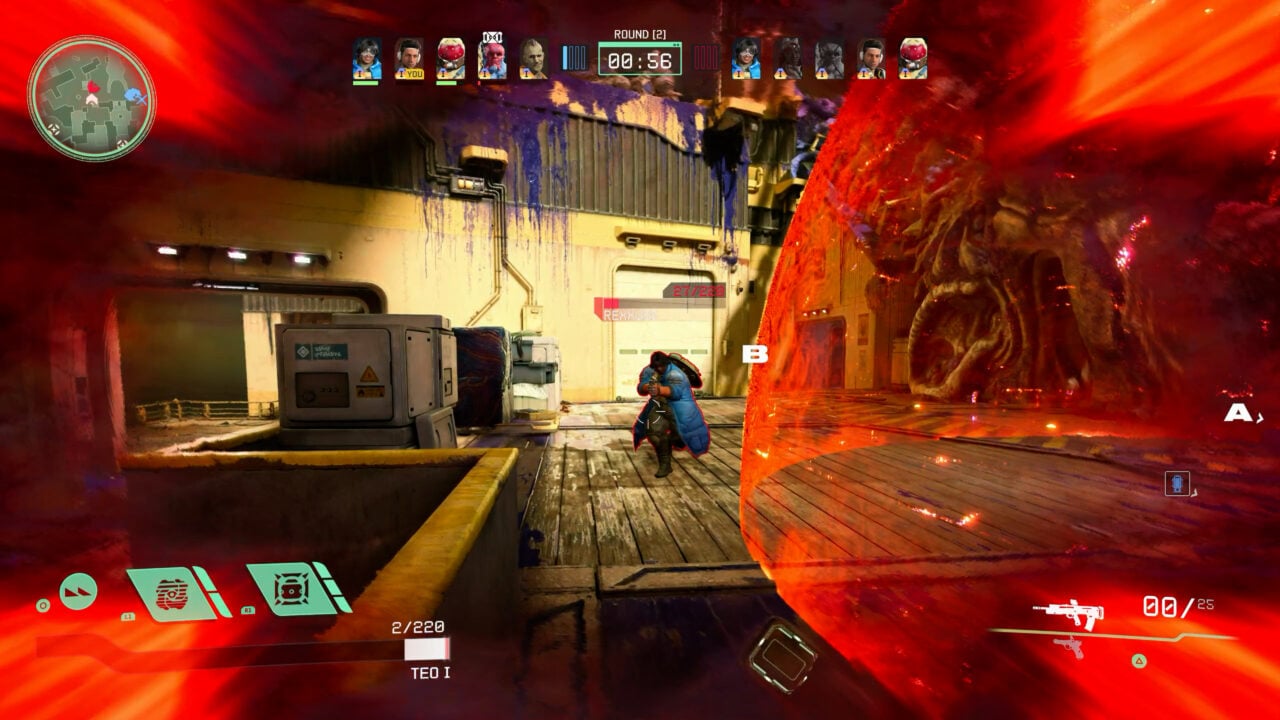1280x720 pixels.
Task: Select the first blue-jacket teammate portrait
Action: [366, 58]
